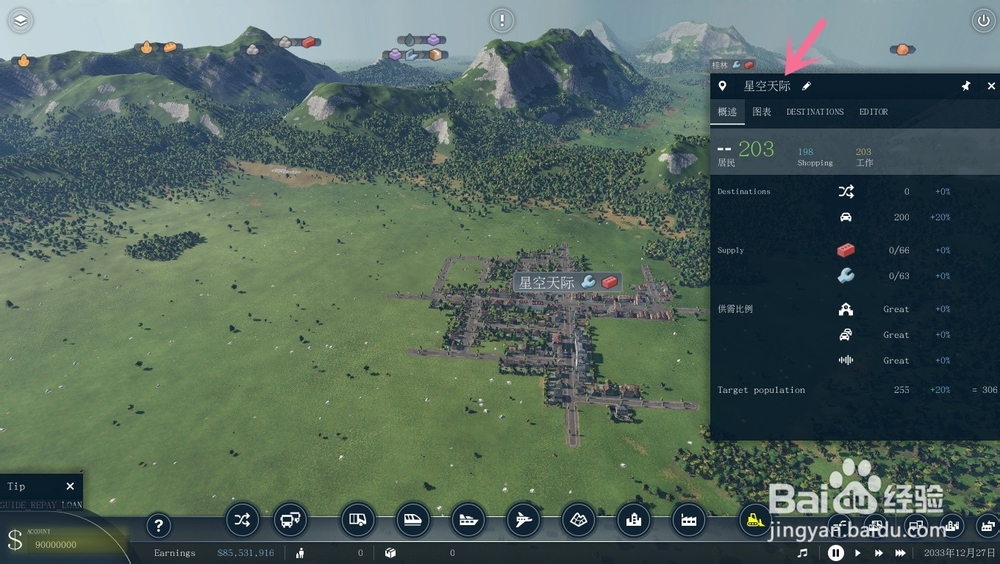Screen dimensions: 1000x564
Task: Dismiss the Tip panel
Action: pos(70,486)
